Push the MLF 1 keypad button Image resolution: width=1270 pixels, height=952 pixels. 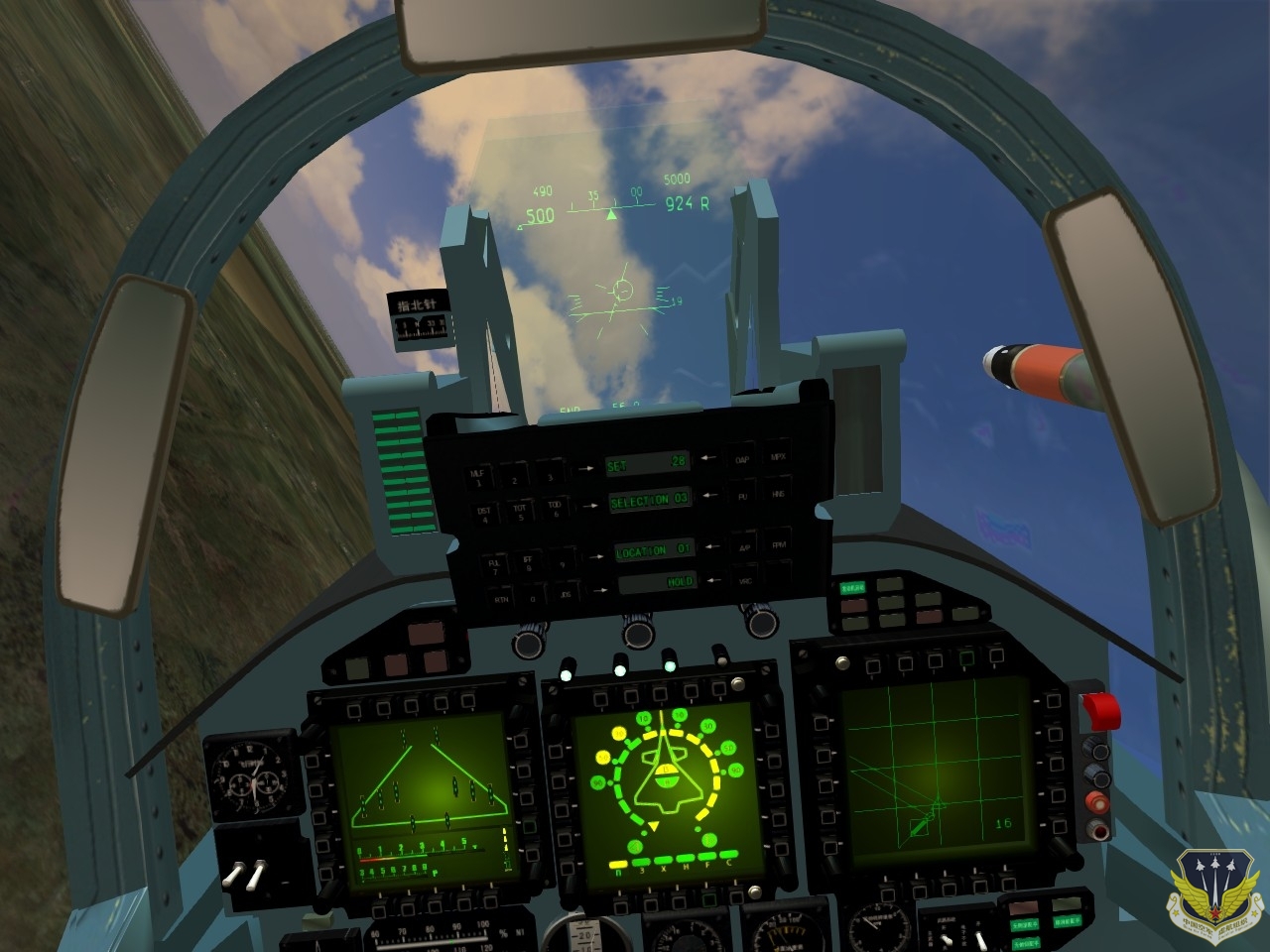pos(478,478)
